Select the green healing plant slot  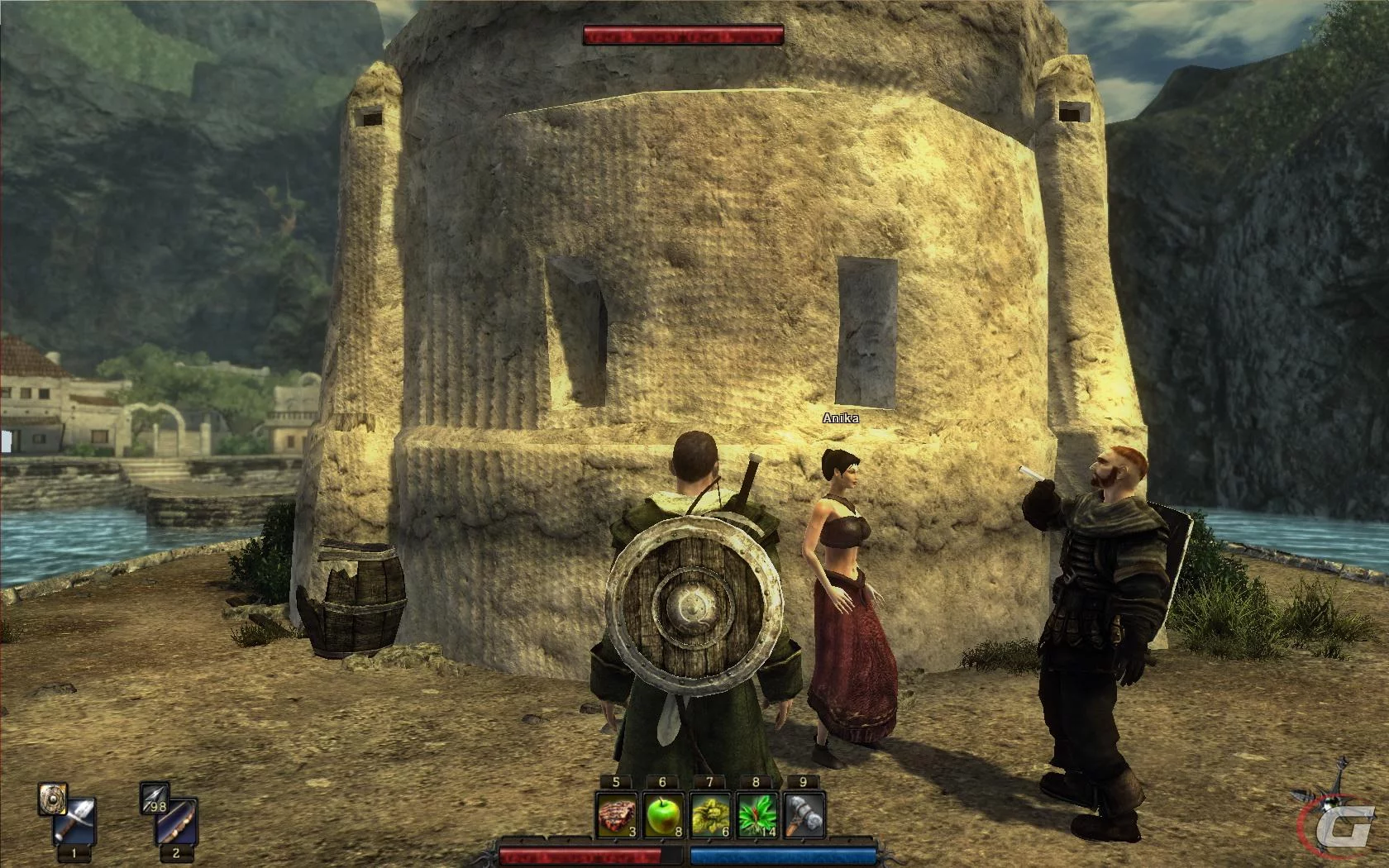pos(757,814)
